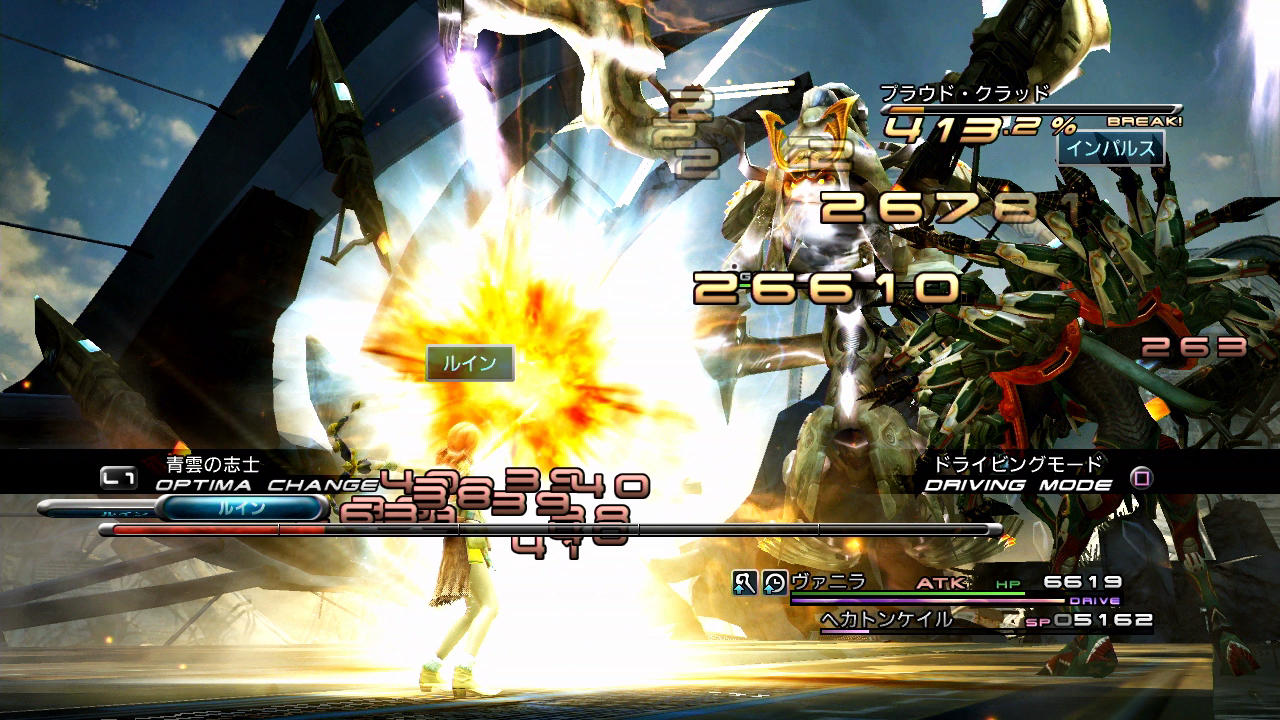Image resolution: width=1280 pixels, height=720 pixels.
Task: Trigger the DRIVING MODE option
Action: click(x=1018, y=484)
